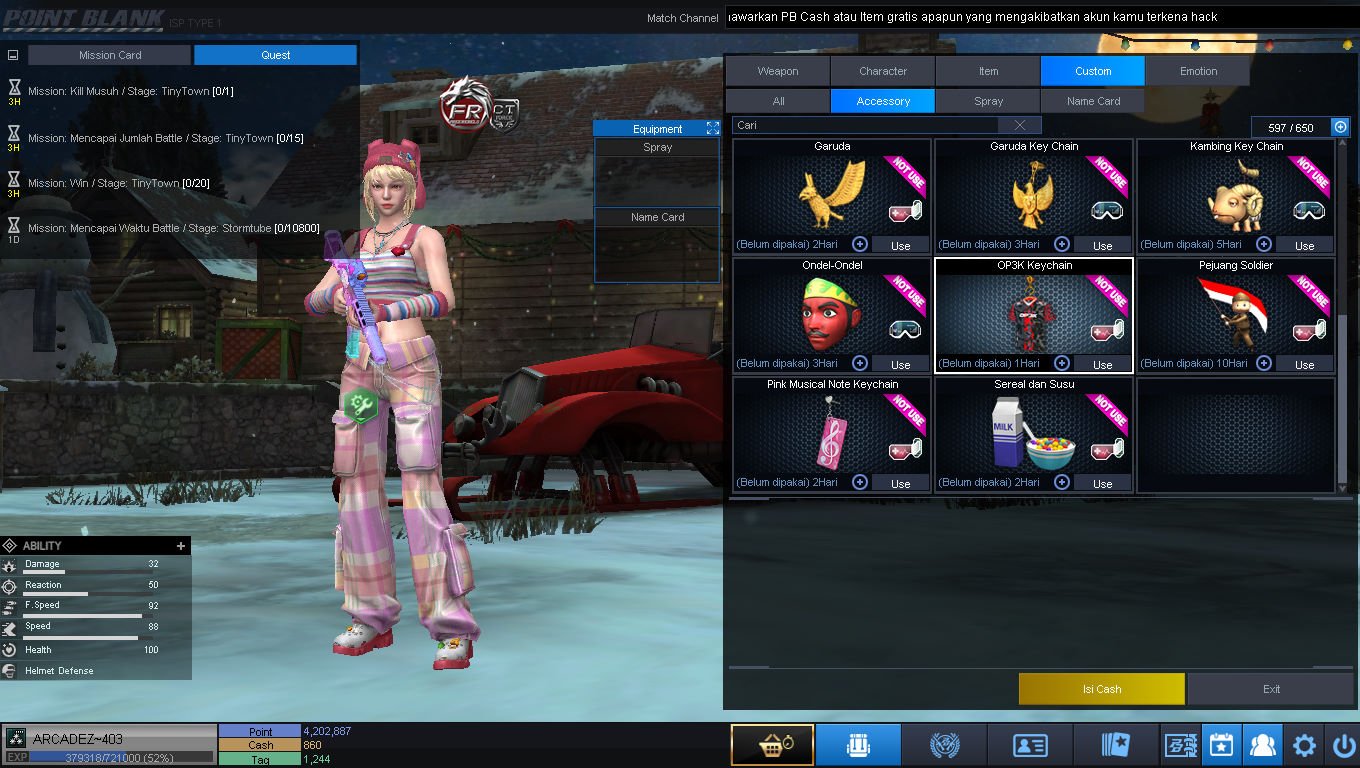Show the Spray subcategory
The height and width of the screenshot is (768, 1360).
click(988, 101)
